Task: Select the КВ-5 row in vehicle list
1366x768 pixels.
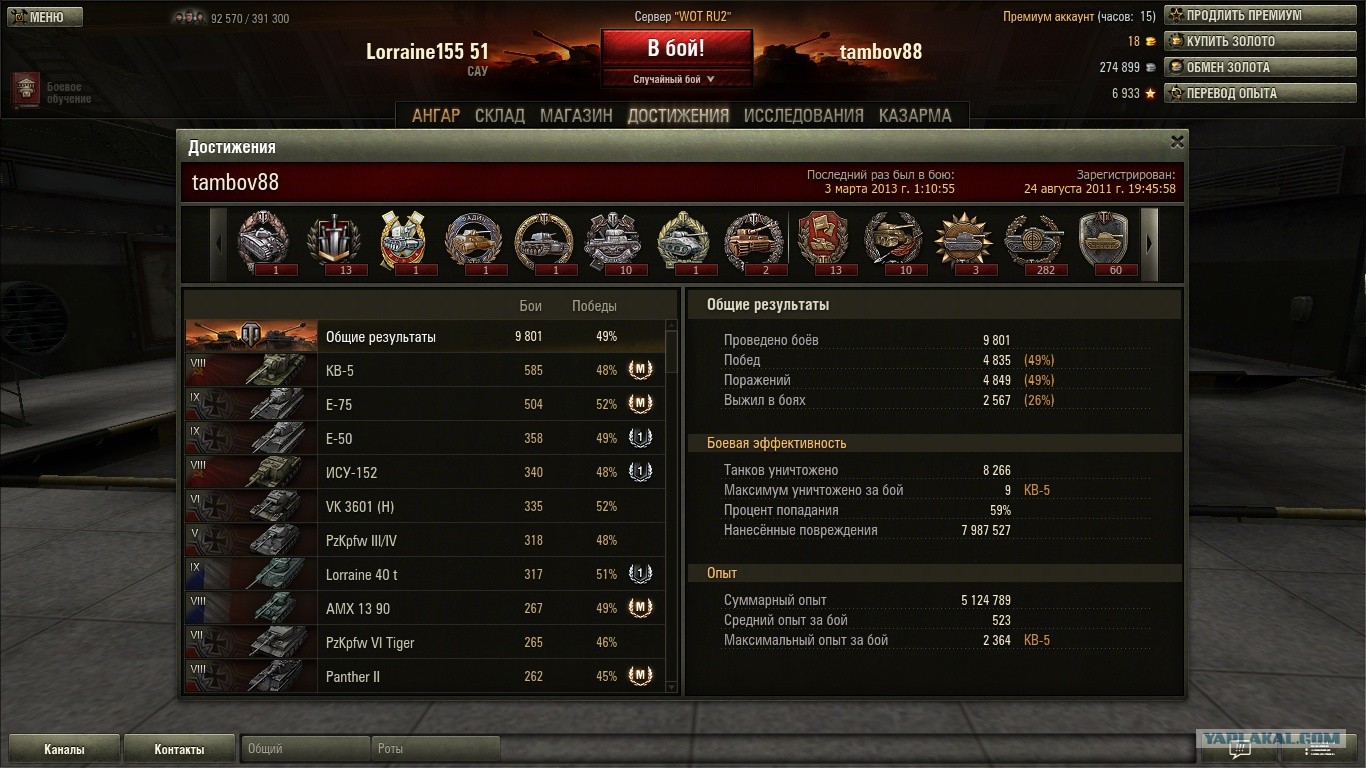Action: point(424,371)
